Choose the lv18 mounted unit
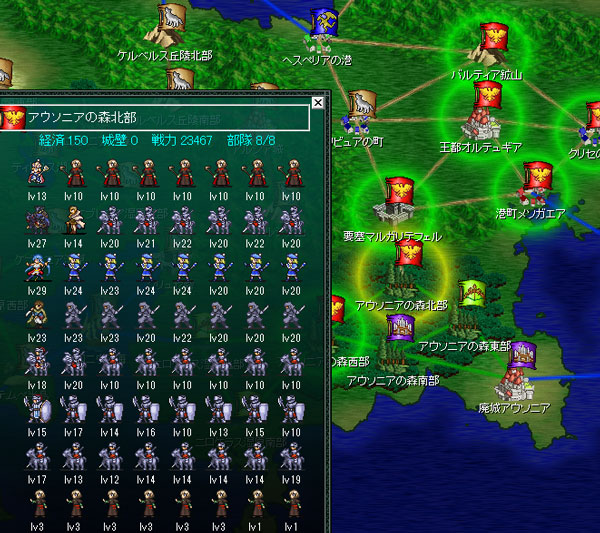The width and height of the screenshot is (600, 533). (37, 362)
